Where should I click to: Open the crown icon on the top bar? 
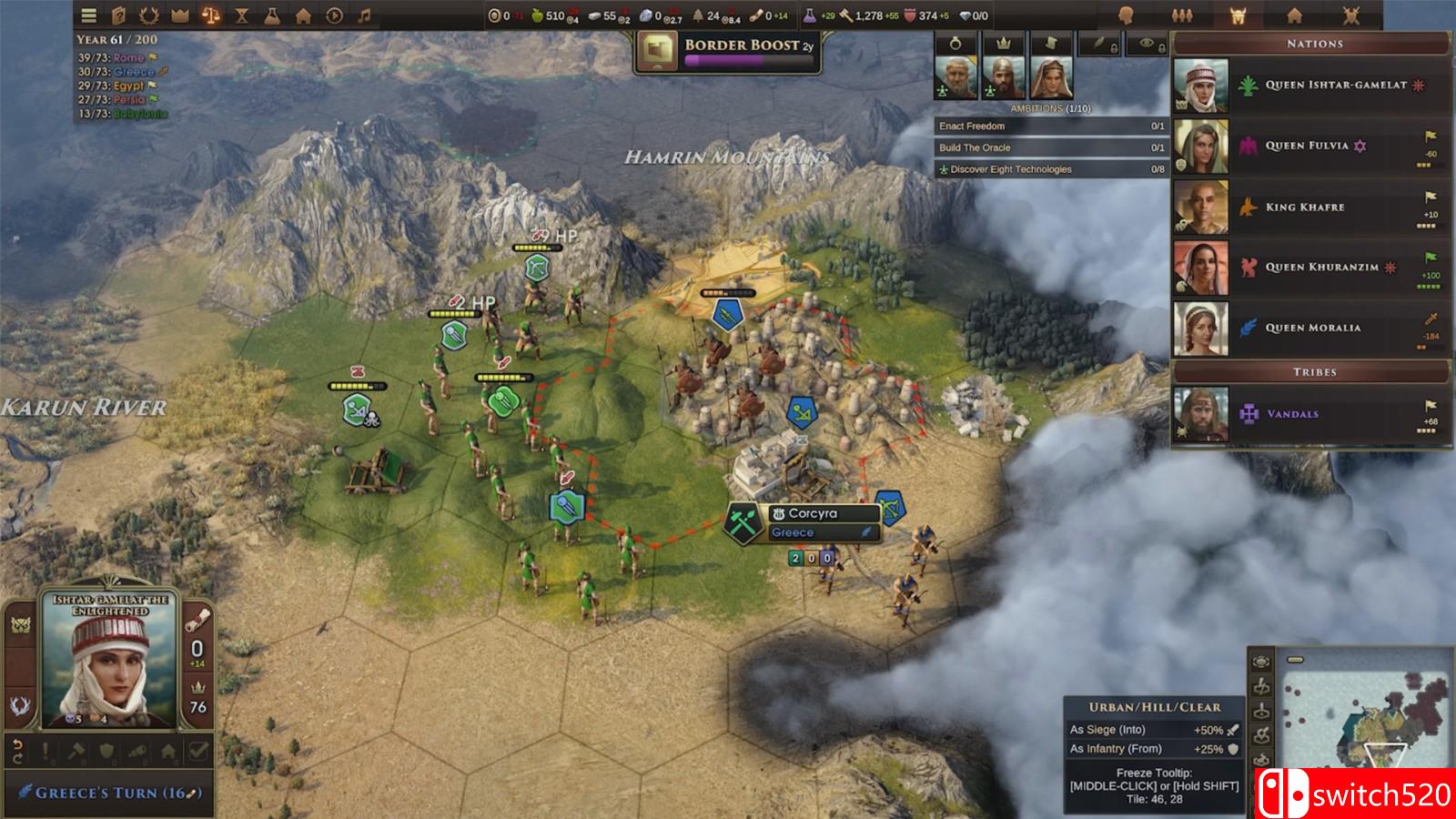[x=179, y=15]
